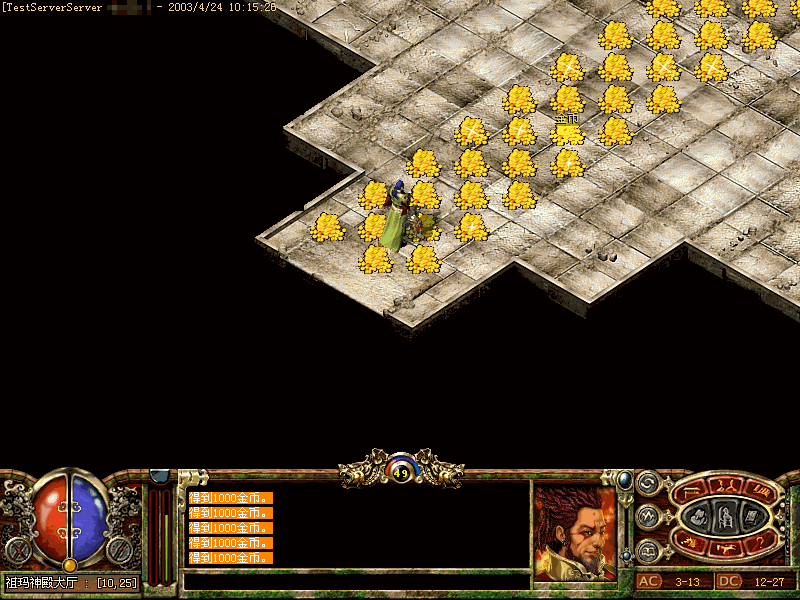Click the red button with two figures
This screenshot has height=600, width=800.
point(727,485)
